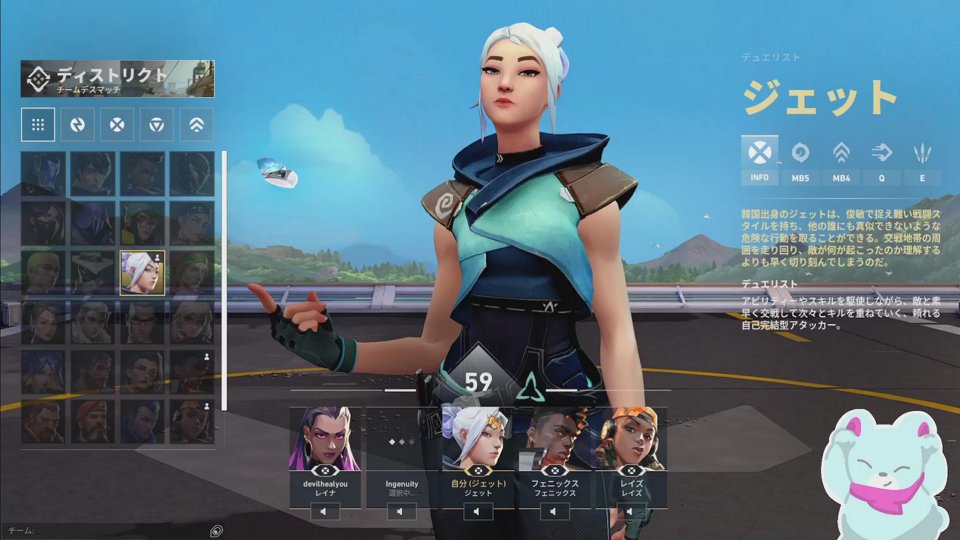
Task: Mute the Phoenix player's speaker button
Action: point(553,512)
